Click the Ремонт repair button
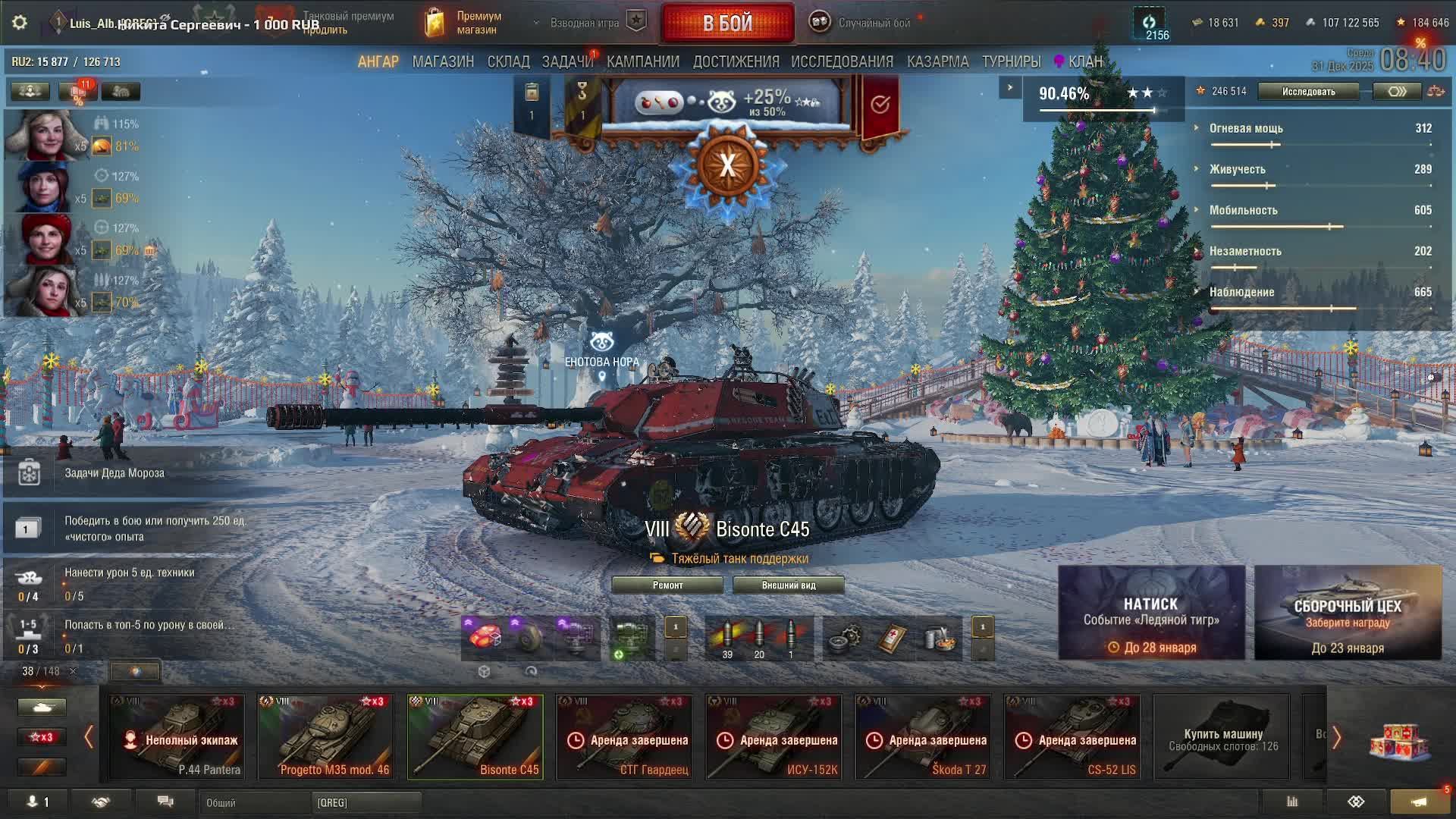Screen dimensions: 1456x819 667,585
